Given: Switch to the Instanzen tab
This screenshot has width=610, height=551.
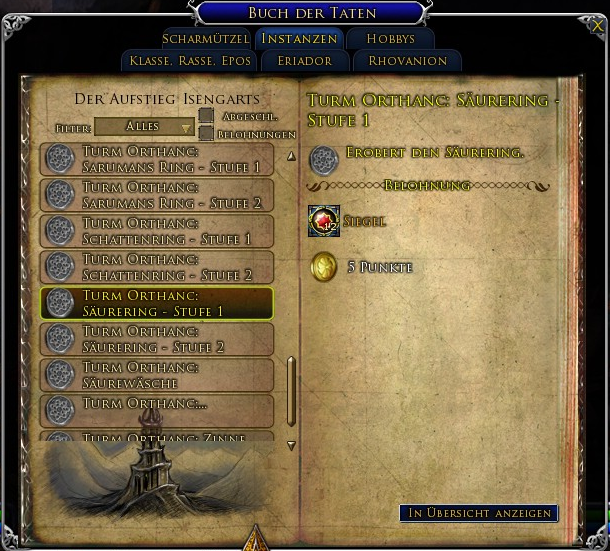Looking at the screenshot, I should pos(299,39).
